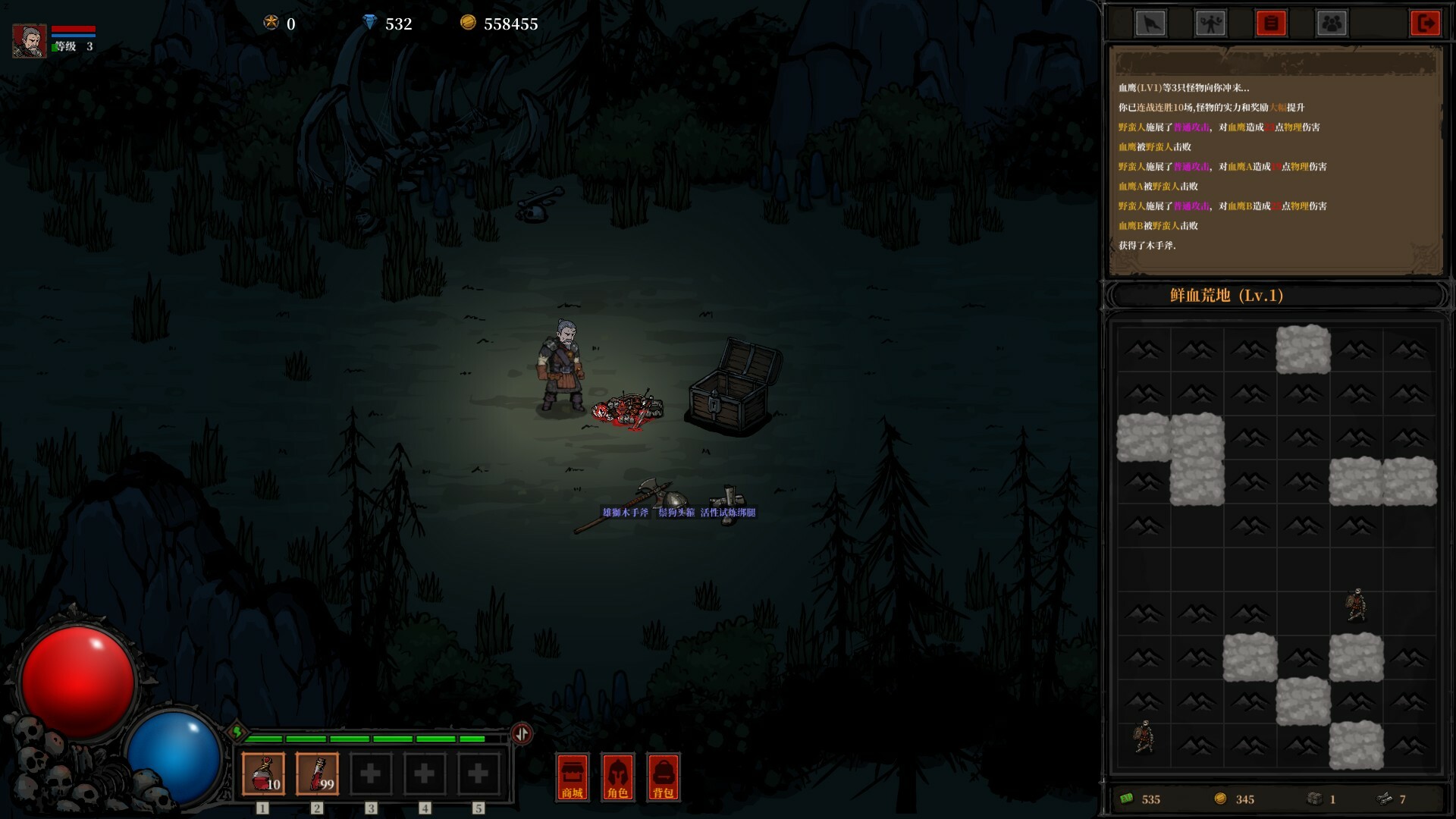
Task: Toggle the green lightning speed indicator
Action: [x=237, y=733]
